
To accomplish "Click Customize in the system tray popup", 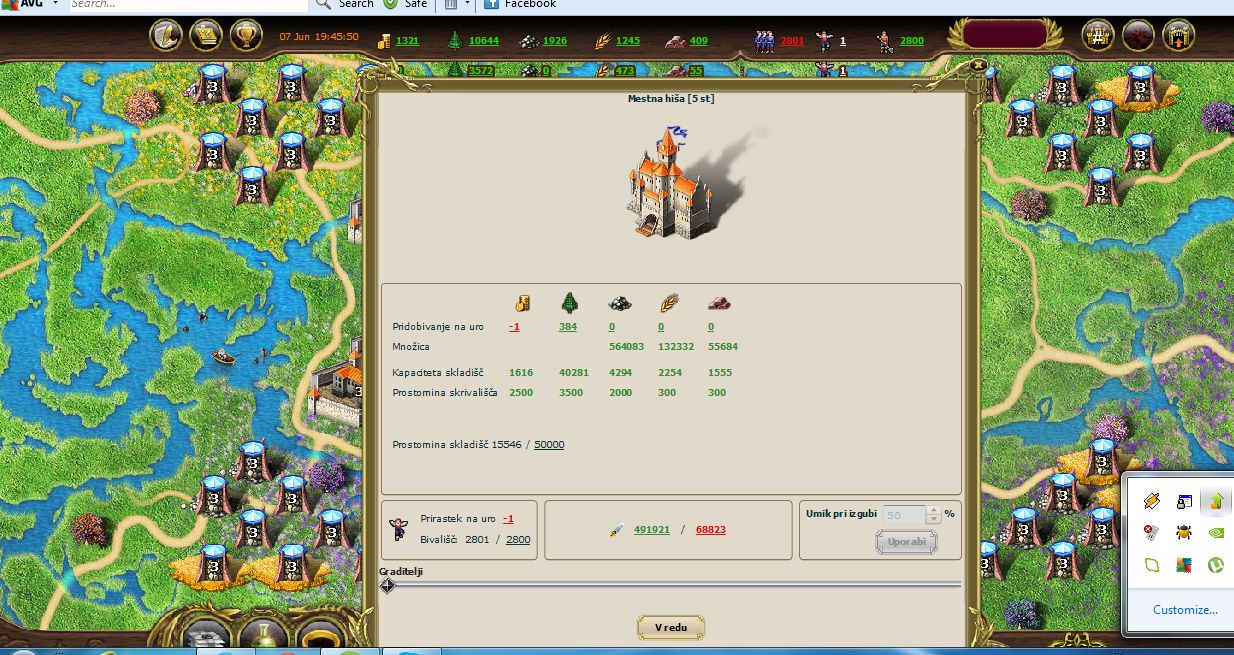I will point(1185,609).
